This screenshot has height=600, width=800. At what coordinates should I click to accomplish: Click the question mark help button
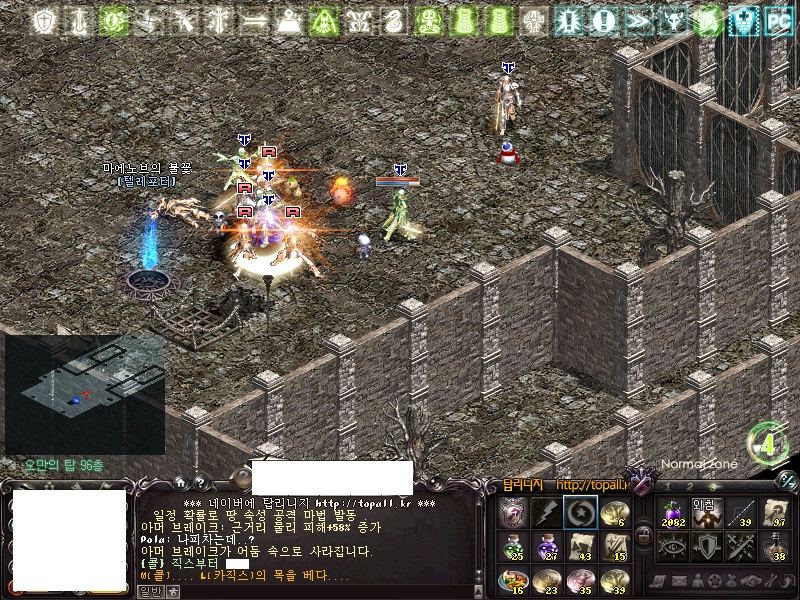199,482
